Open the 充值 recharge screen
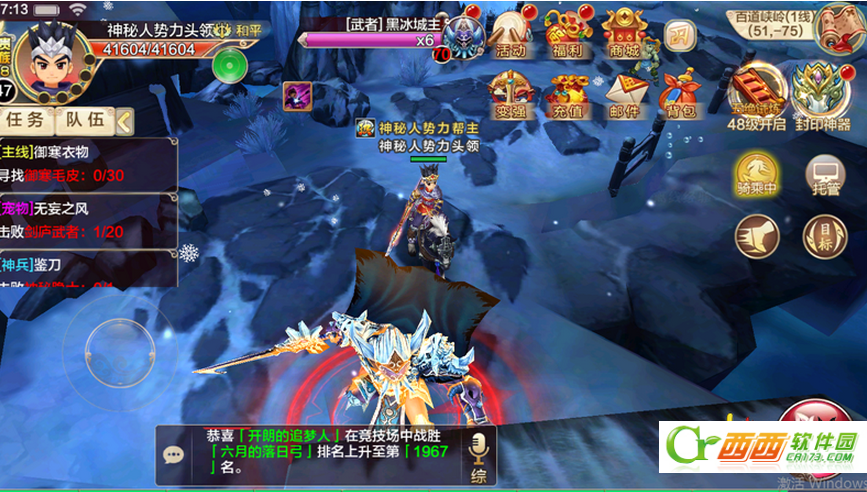 [x=567, y=96]
